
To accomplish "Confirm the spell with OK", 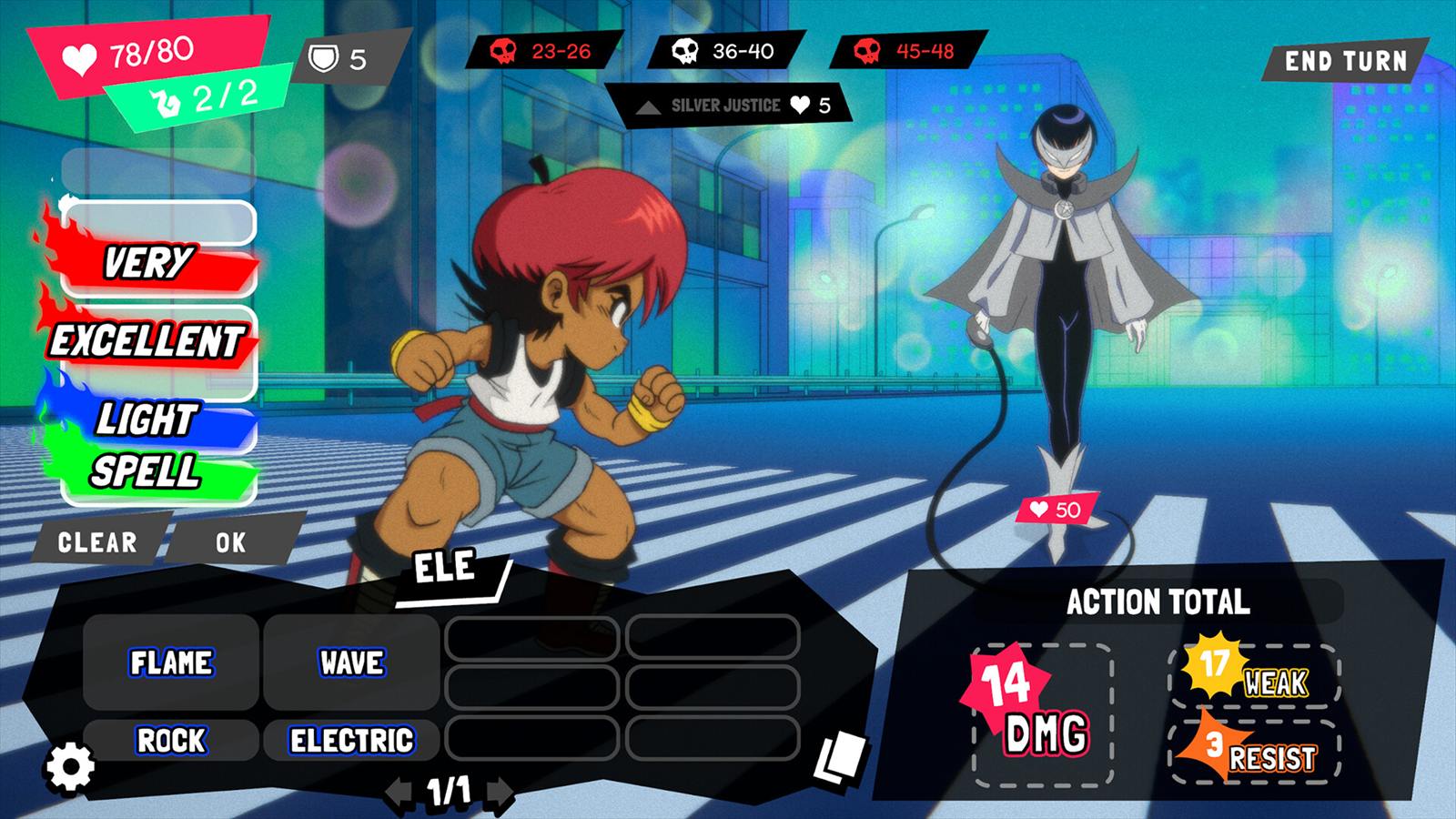I will [x=231, y=542].
